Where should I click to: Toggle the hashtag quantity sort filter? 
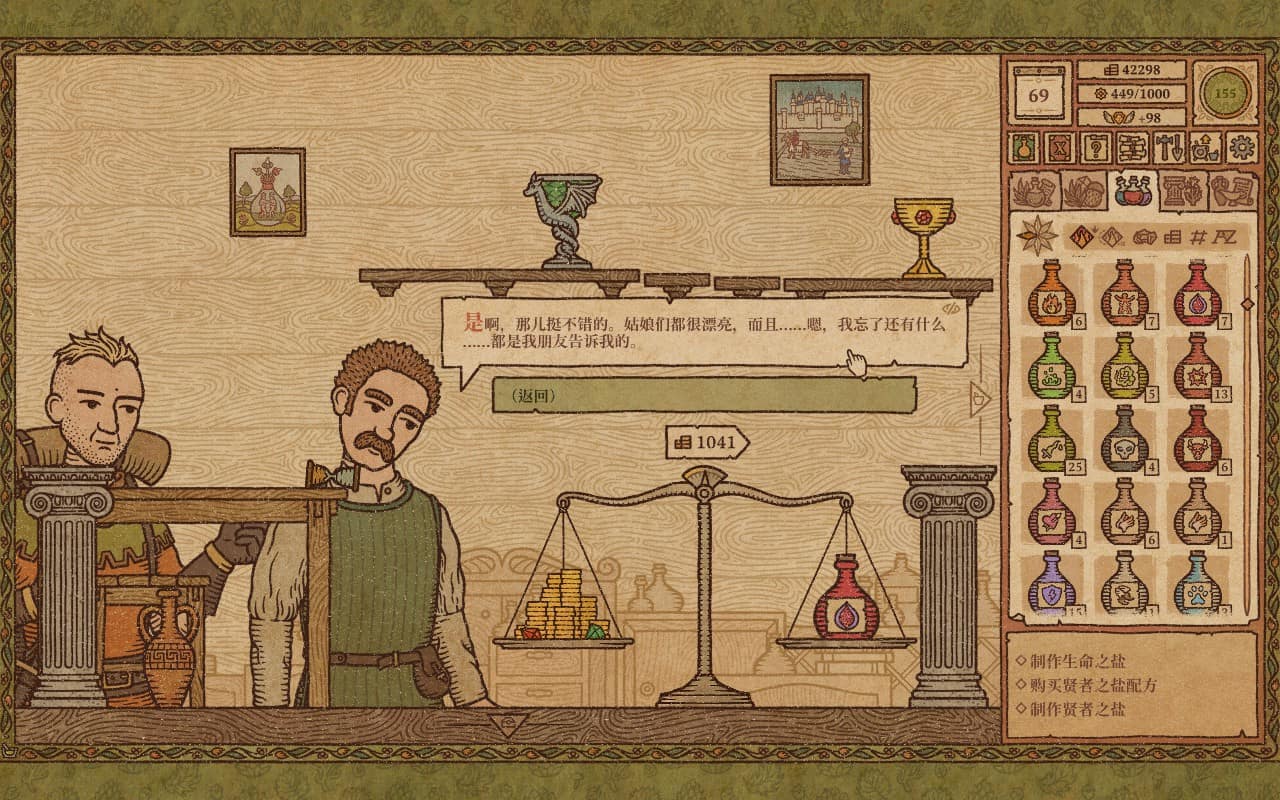tap(1199, 238)
